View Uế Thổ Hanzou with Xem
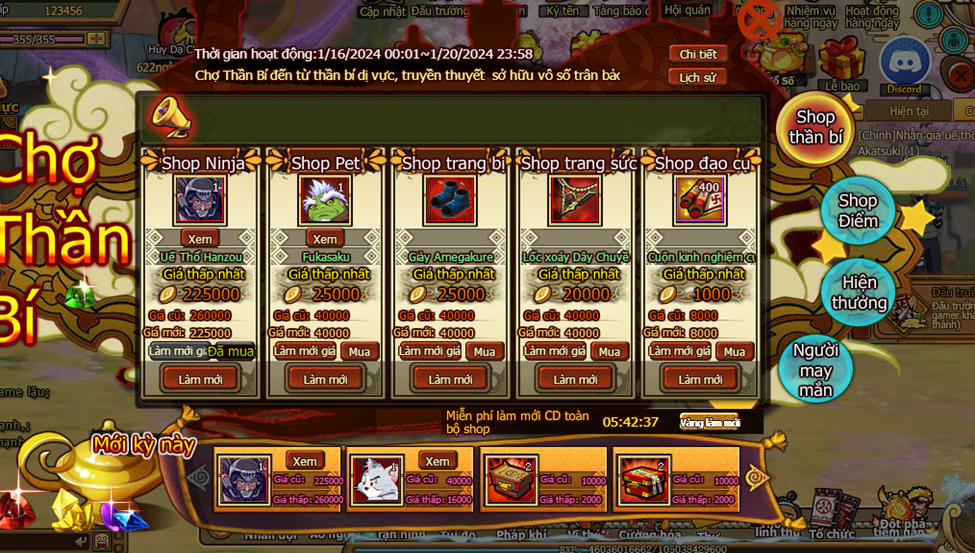975x553 pixels. coord(200,239)
